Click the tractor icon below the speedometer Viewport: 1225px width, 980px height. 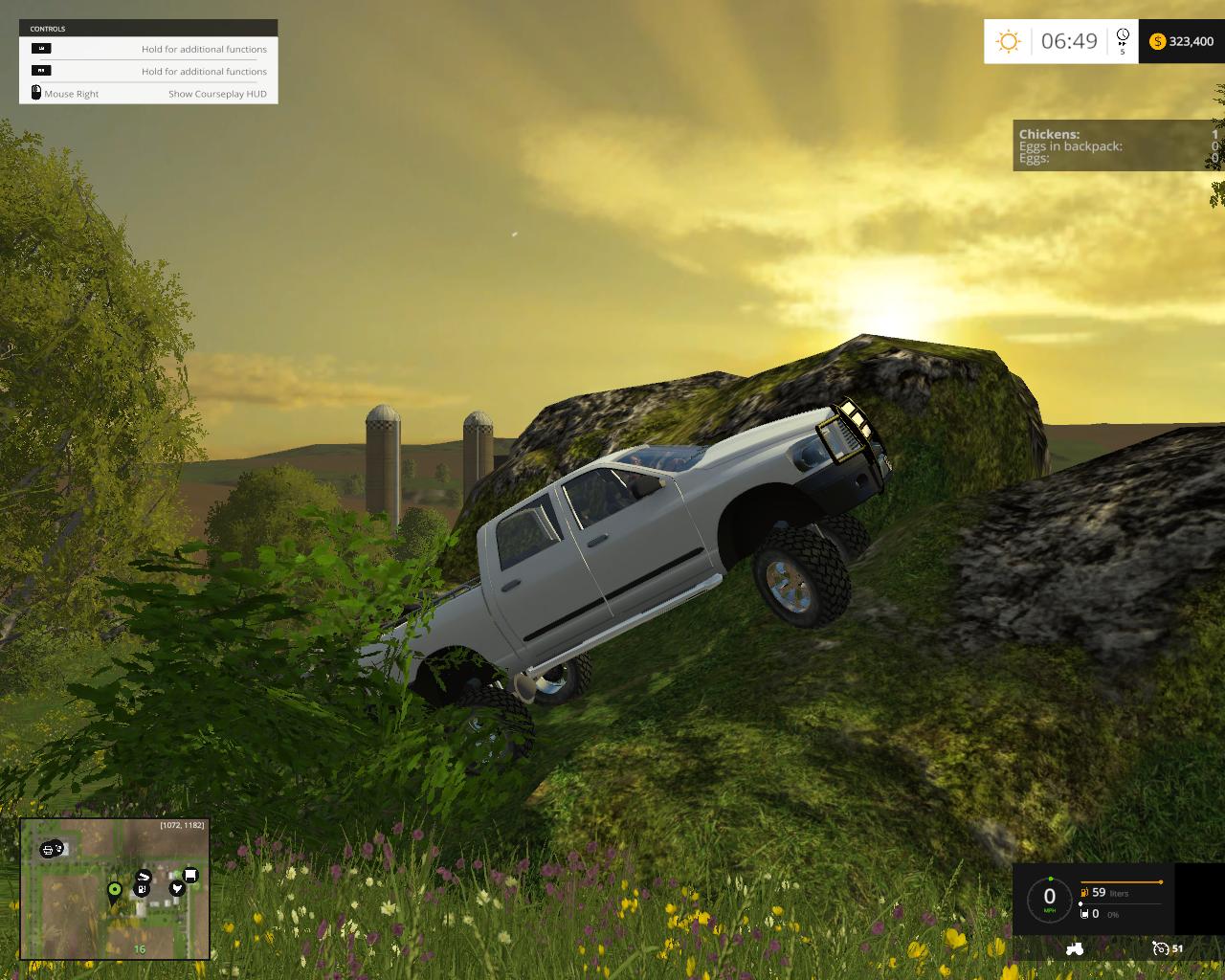click(x=1074, y=948)
